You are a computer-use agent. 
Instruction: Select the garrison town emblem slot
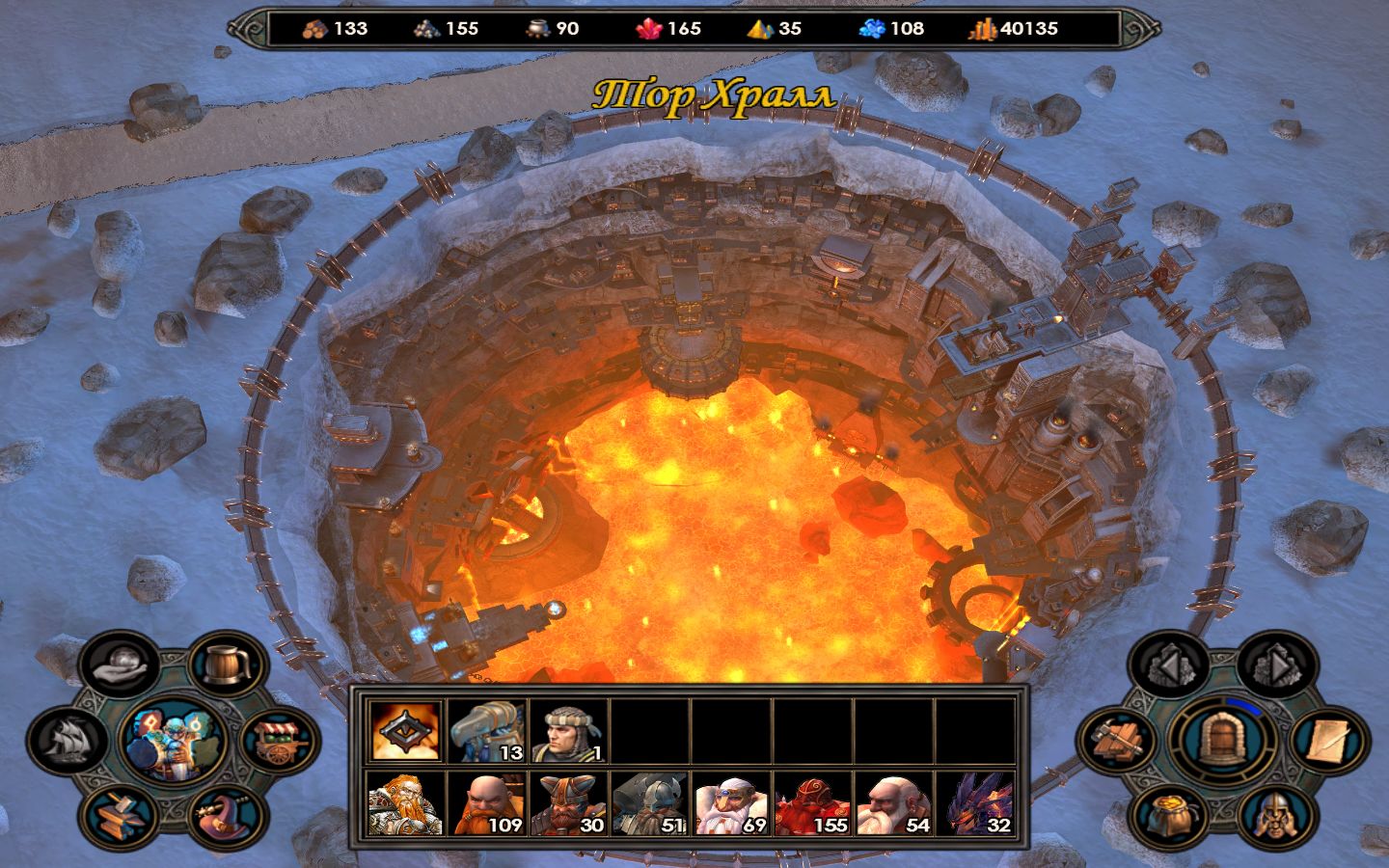tap(406, 731)
